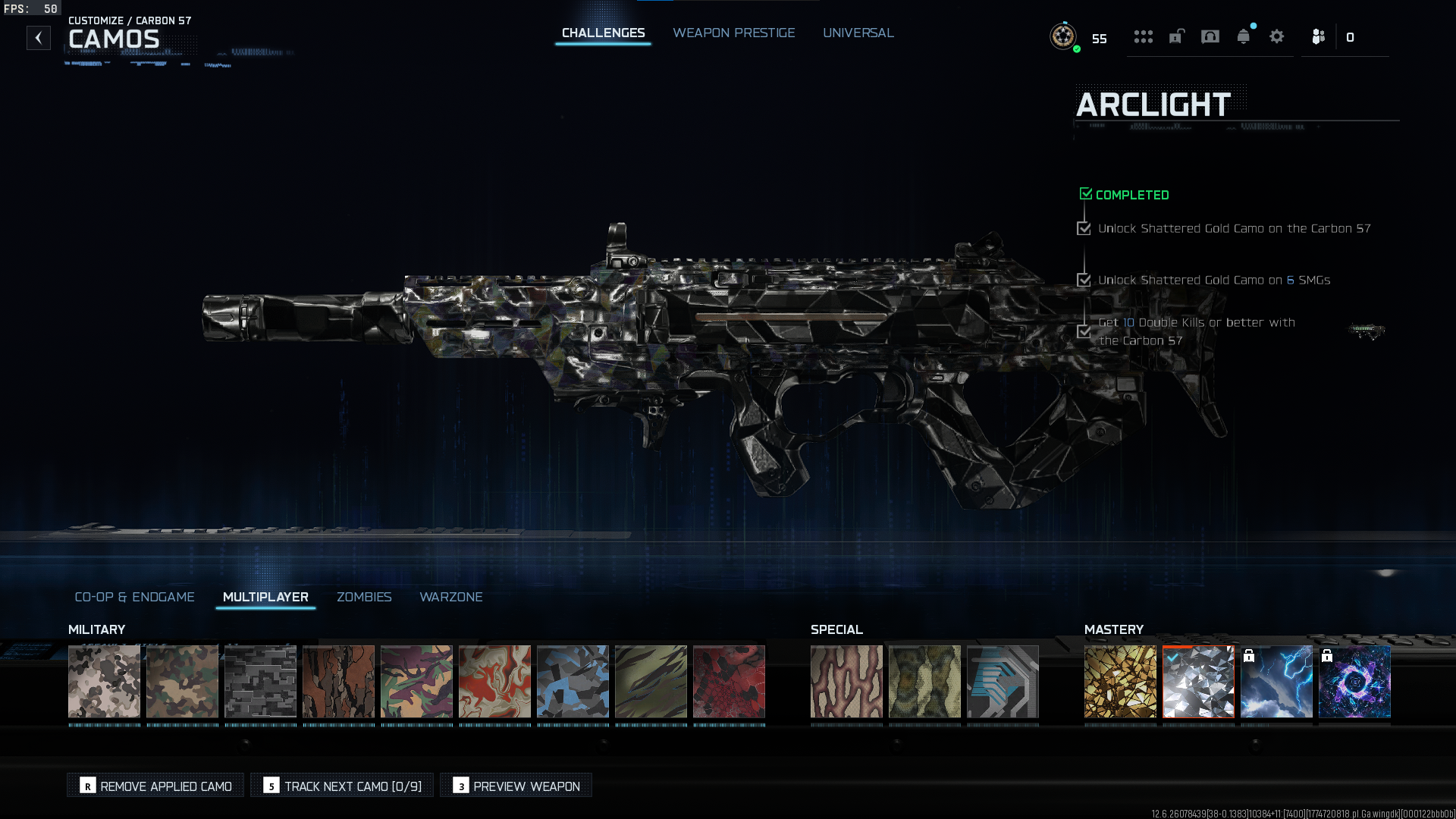Open the grid menu icon
1456x819 pixels.
[x=1143, y=37]
